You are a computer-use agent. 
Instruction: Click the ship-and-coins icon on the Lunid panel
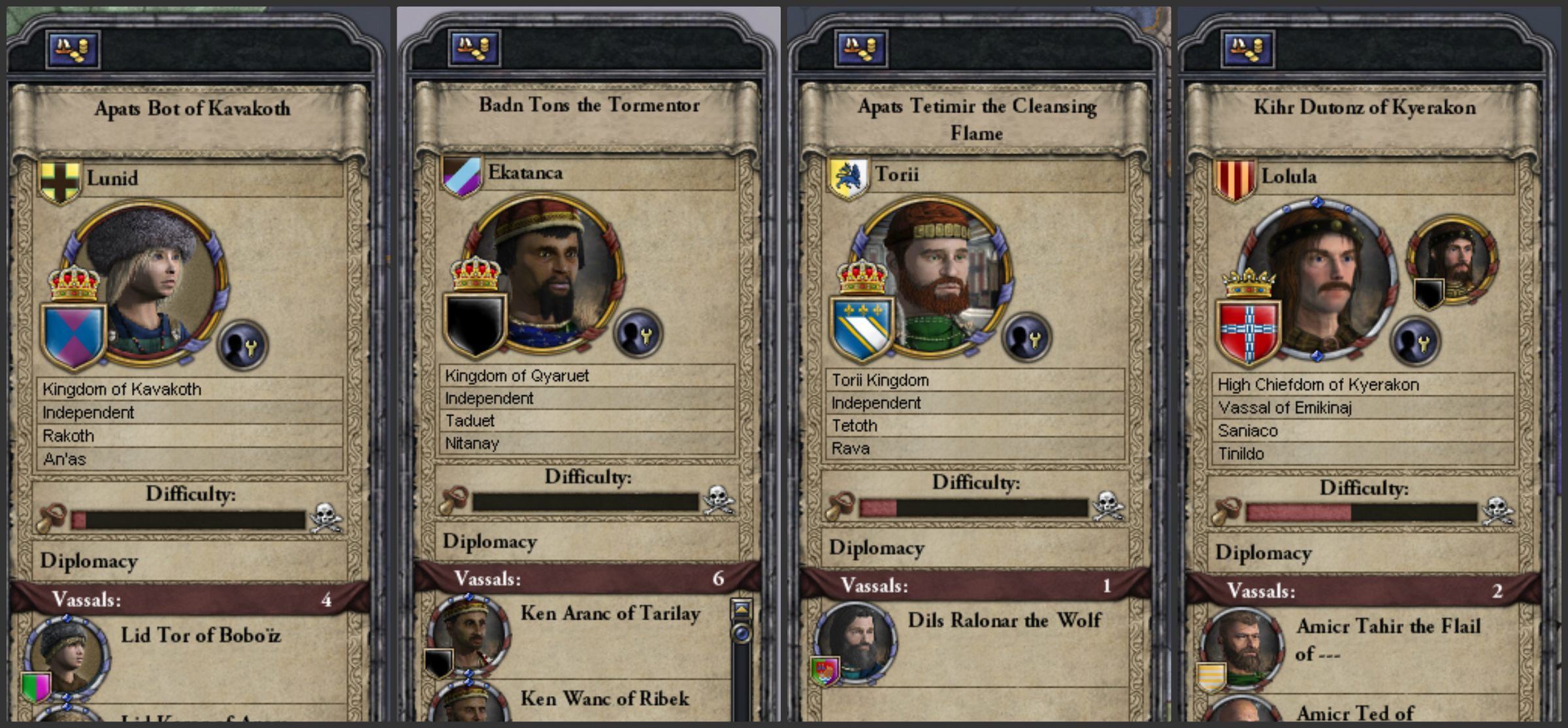coord(74,51)
